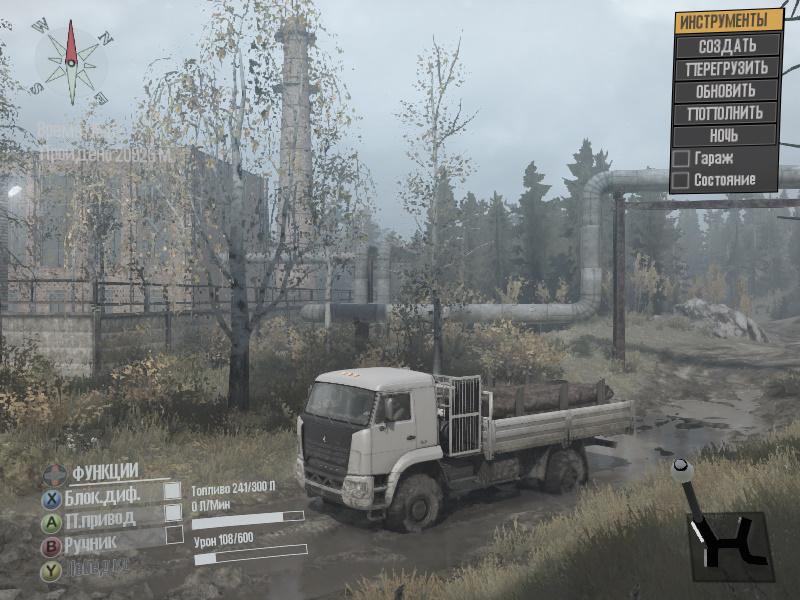Click the compass in the corner

click(x=71, y=62)
